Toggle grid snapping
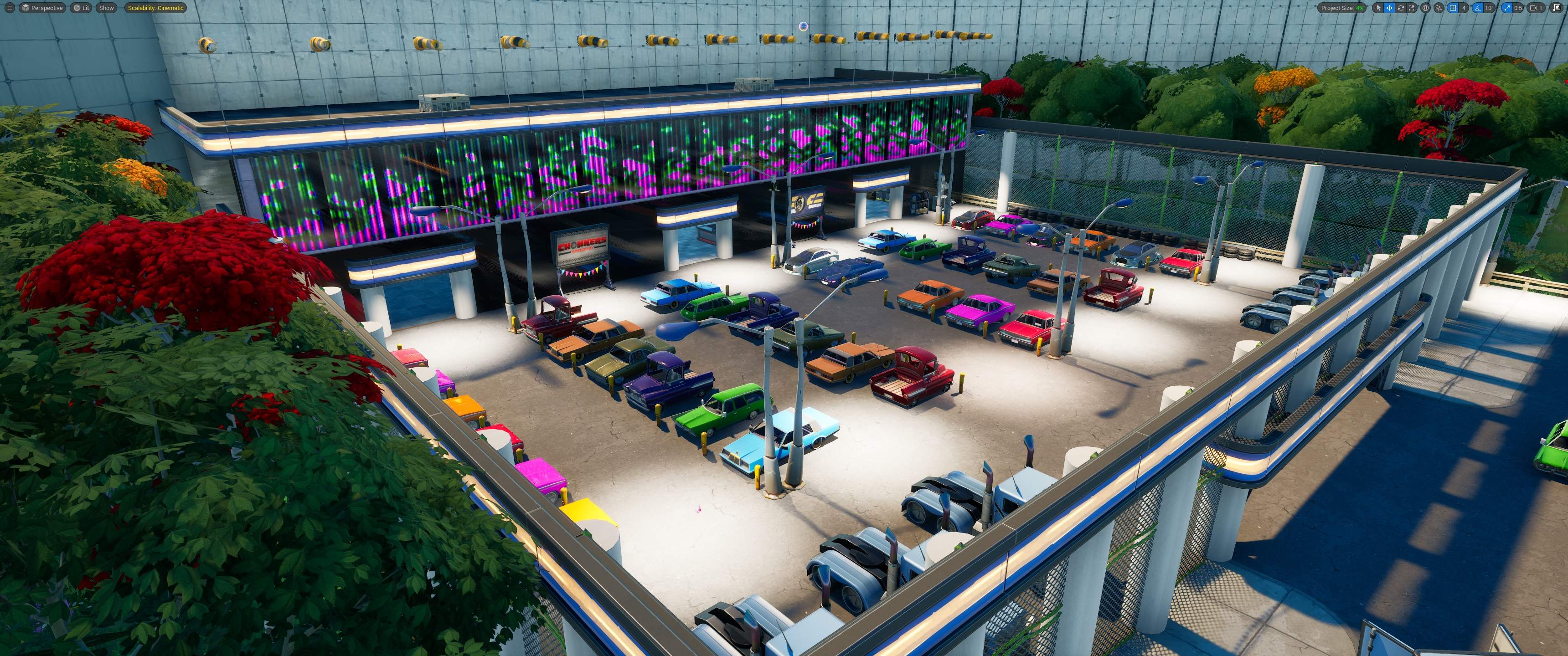The height and width of the screenshot is (656, 1568). coord(1453,8)
